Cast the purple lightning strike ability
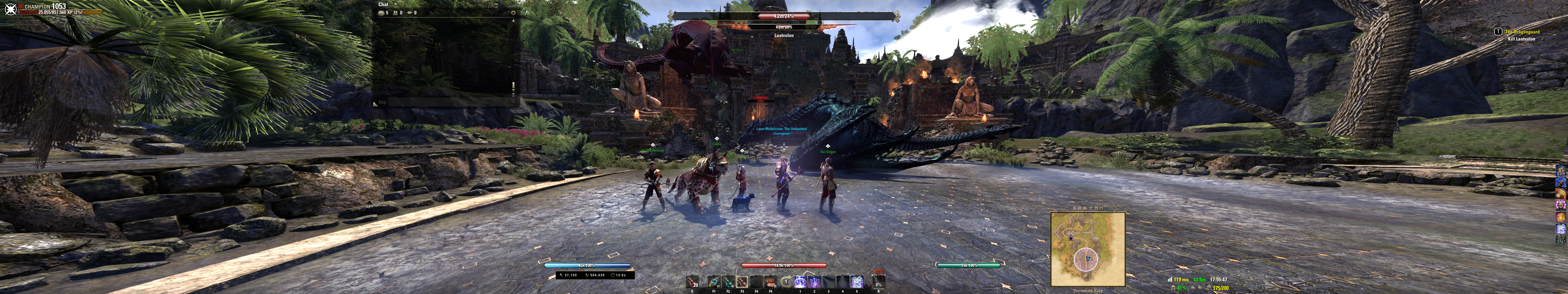The width and height of the screenshot is (1568, 294). (x=814, y=282)
